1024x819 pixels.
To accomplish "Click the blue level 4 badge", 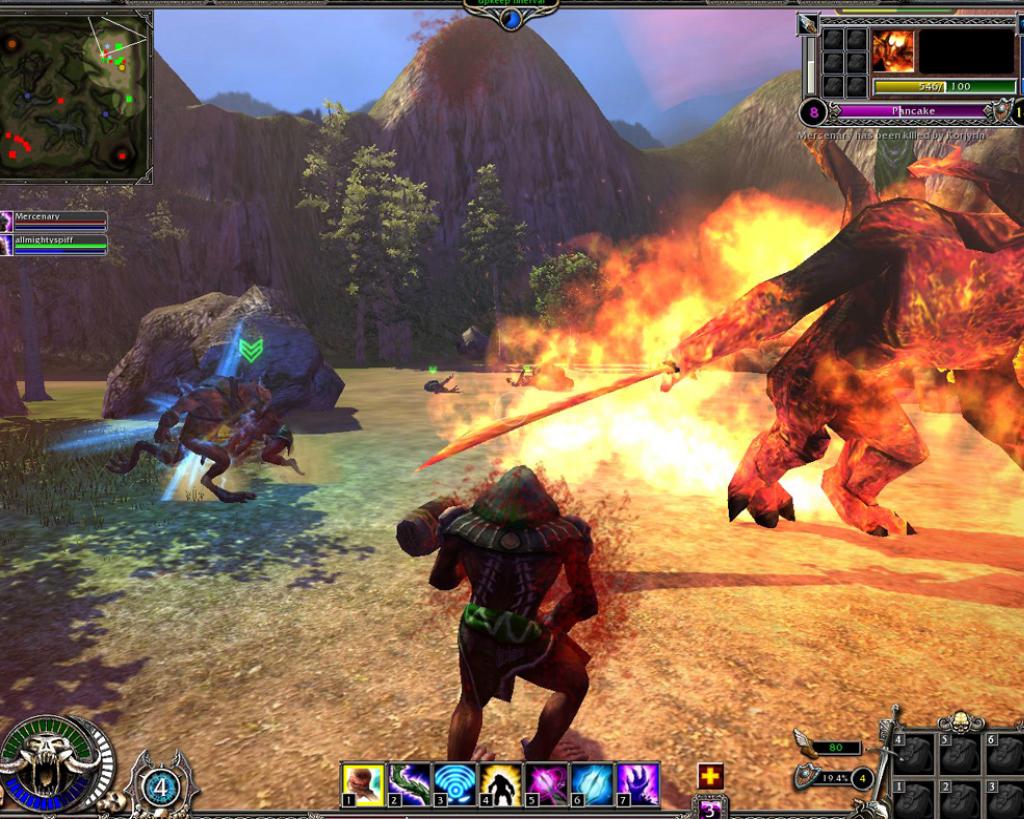I will [x=160, y=786].
